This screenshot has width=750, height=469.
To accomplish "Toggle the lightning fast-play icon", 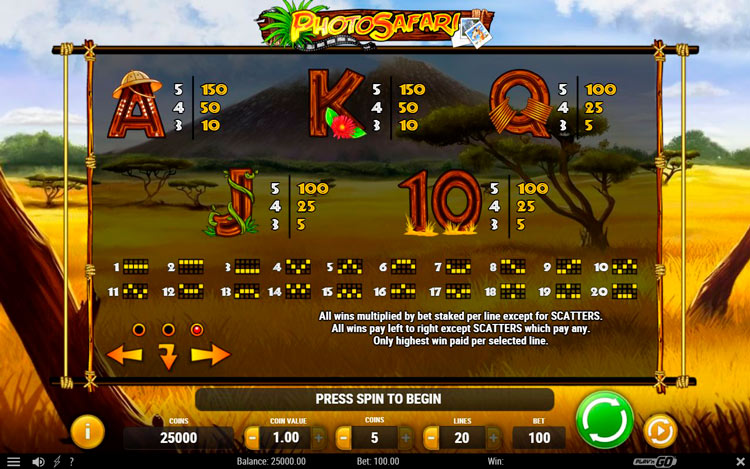I will (57, 461).
